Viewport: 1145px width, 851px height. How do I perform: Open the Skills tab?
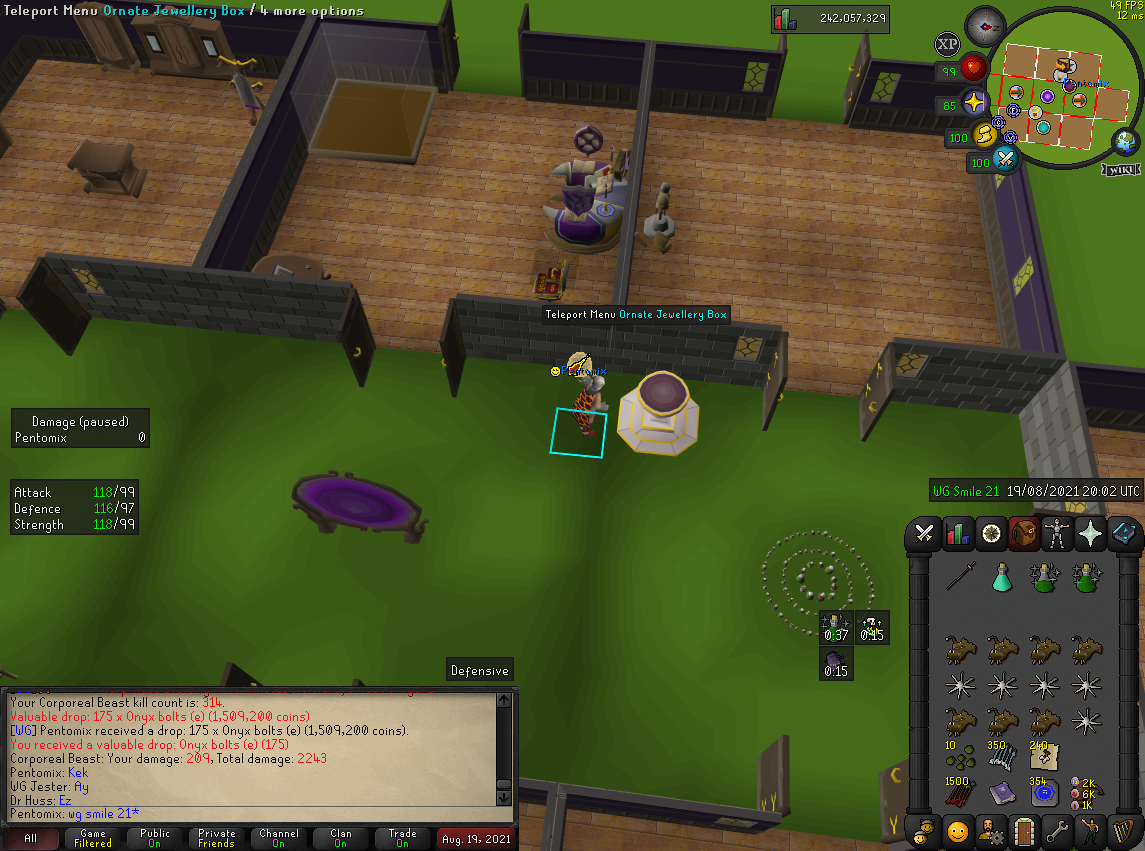(x=958, y=534)
